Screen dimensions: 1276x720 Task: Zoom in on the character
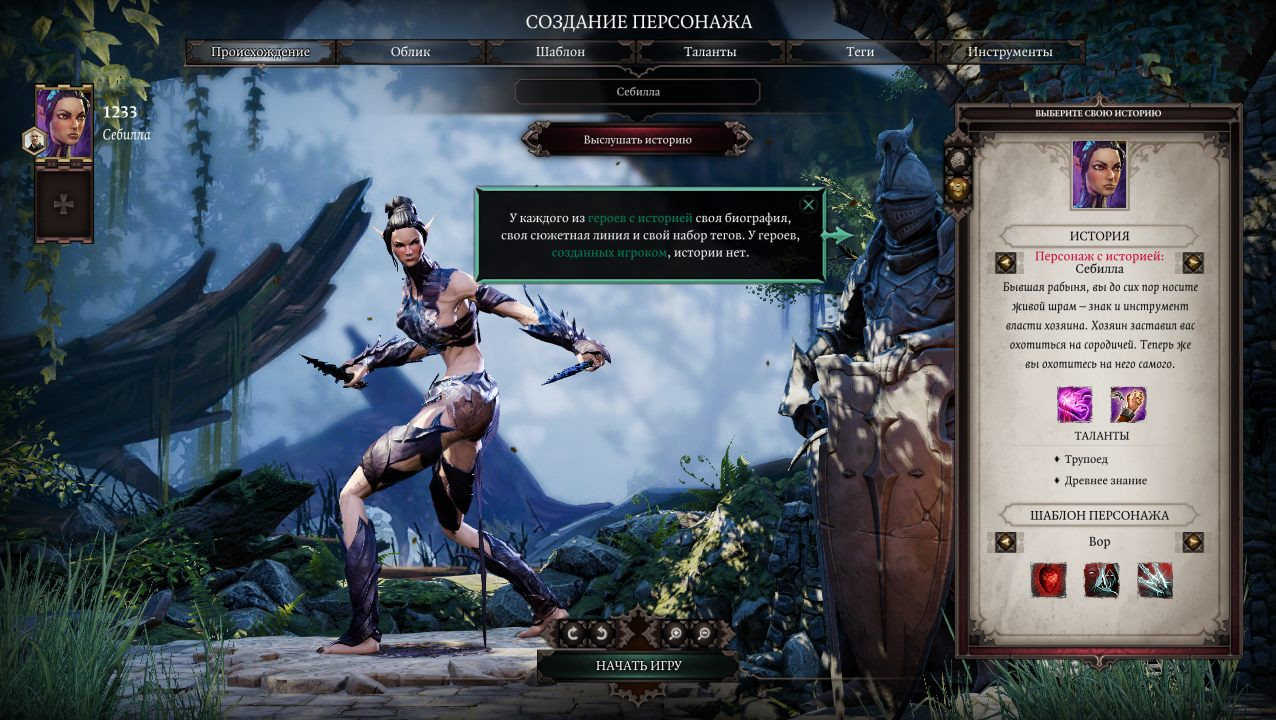point(675,633)
